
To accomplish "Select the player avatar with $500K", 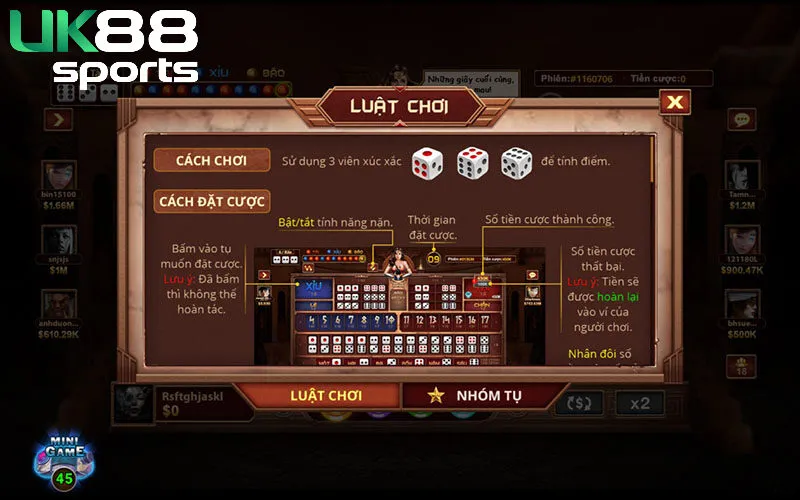I will pyautogui.click(x=741, y=305).
